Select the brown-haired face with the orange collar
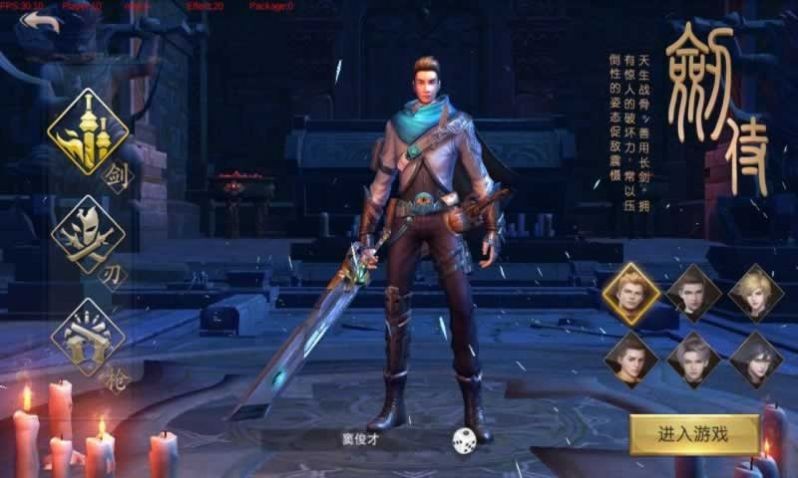Screen dimensions: 798x478 632,358
